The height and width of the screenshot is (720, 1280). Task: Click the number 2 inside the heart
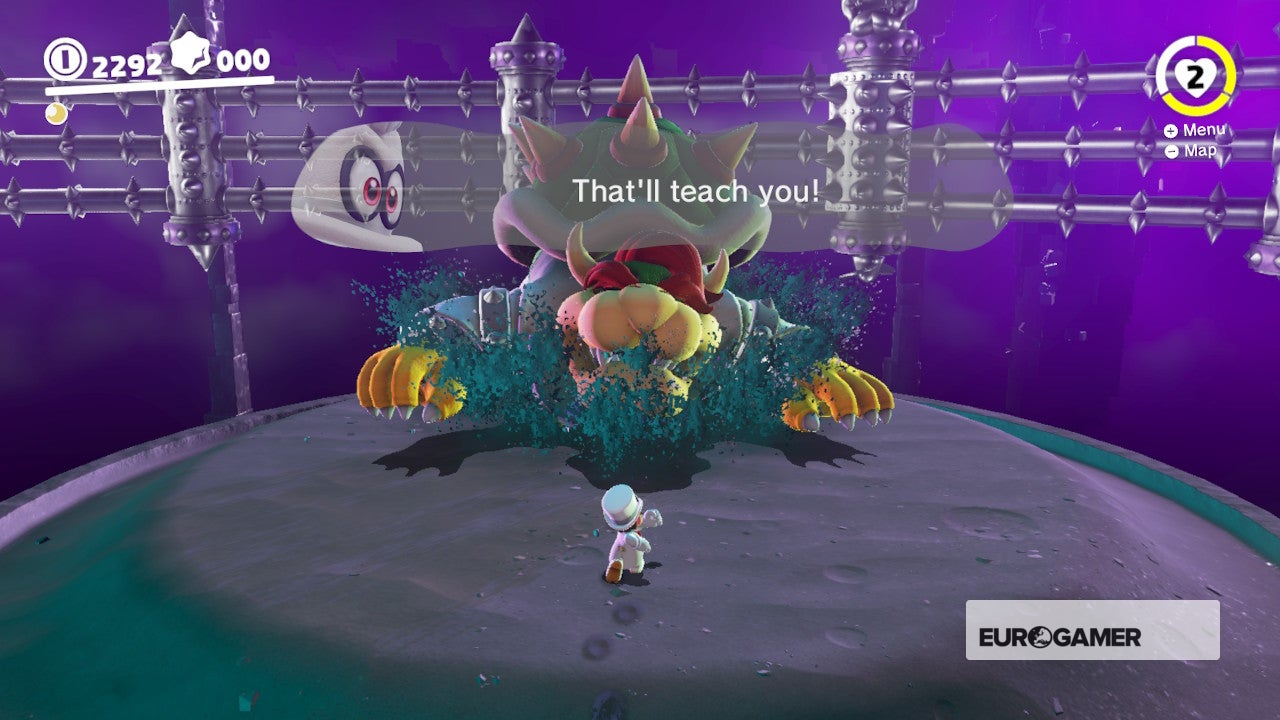tap(1196, 76)
